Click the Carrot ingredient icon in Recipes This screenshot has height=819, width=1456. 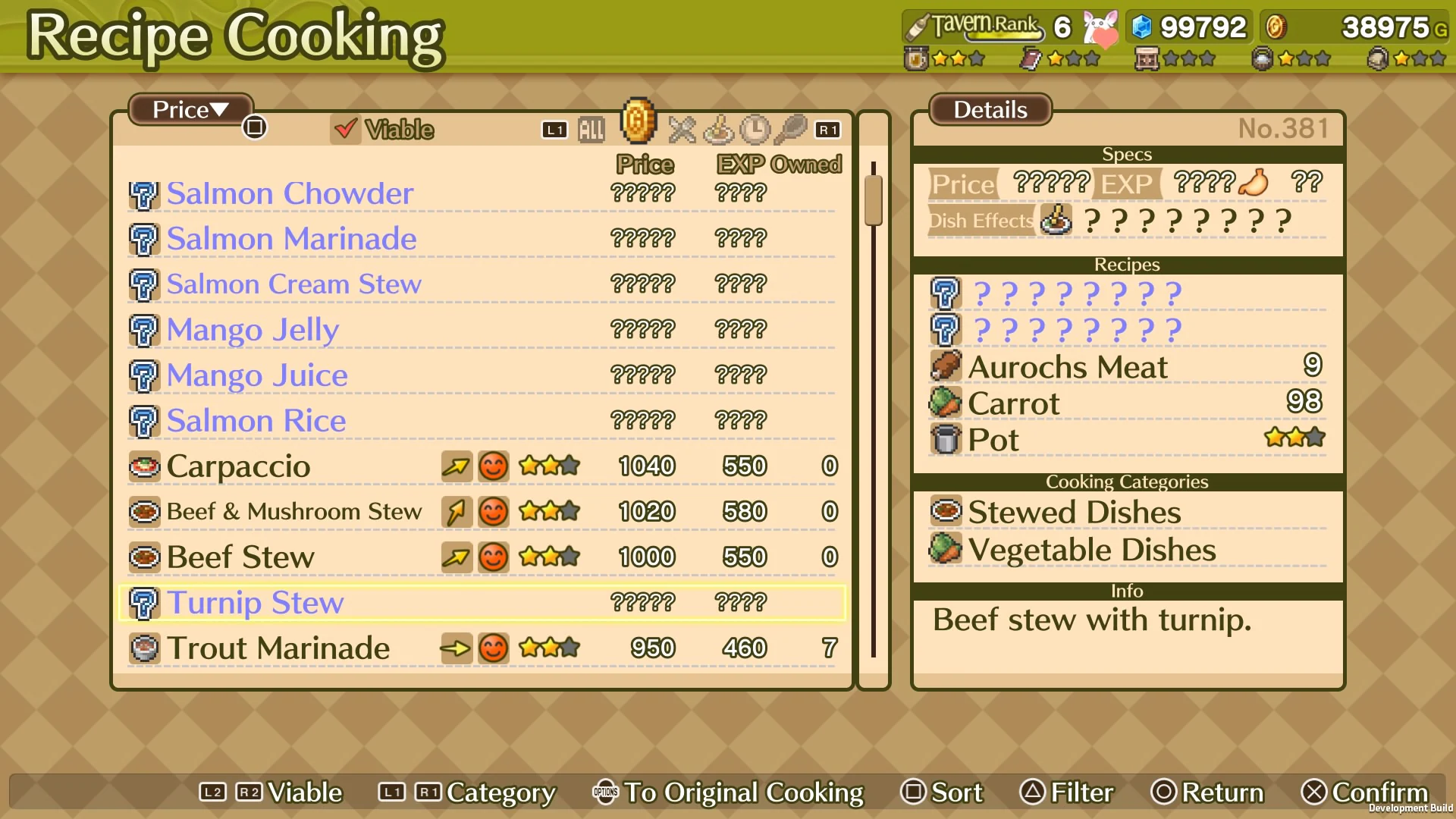pyautogui.click(x=945, y=403)
